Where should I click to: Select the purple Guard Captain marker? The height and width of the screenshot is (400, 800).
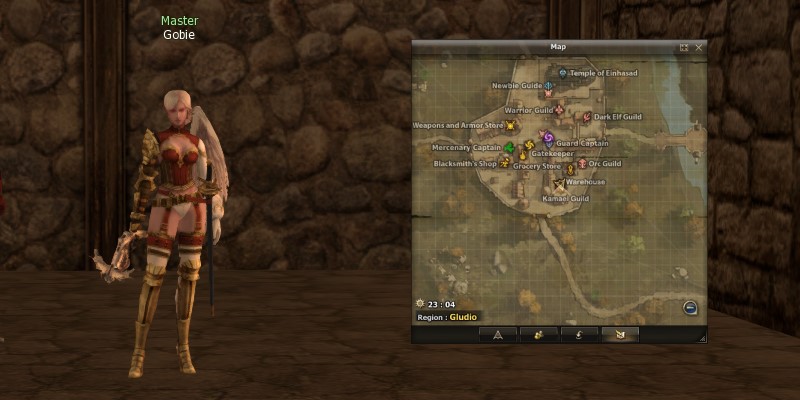(x=548, y=139)
